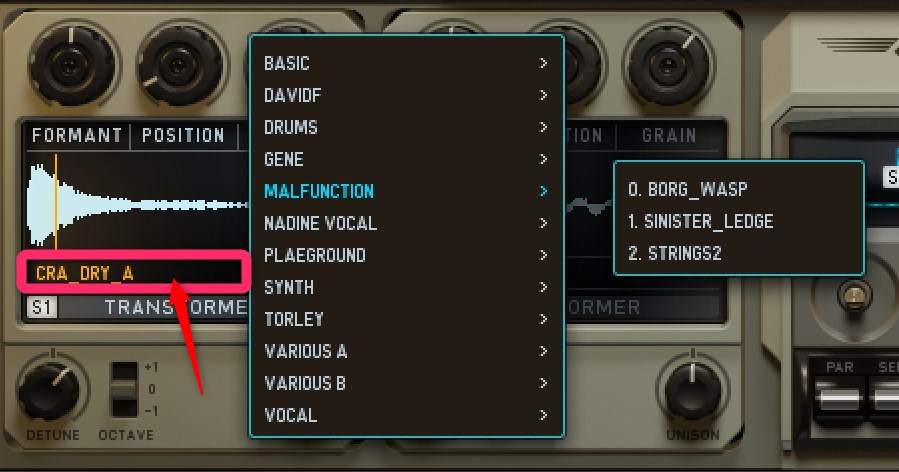Show the SYNTH sample list
The width and height of the screenshot is (899, 472).
[289, 287]
